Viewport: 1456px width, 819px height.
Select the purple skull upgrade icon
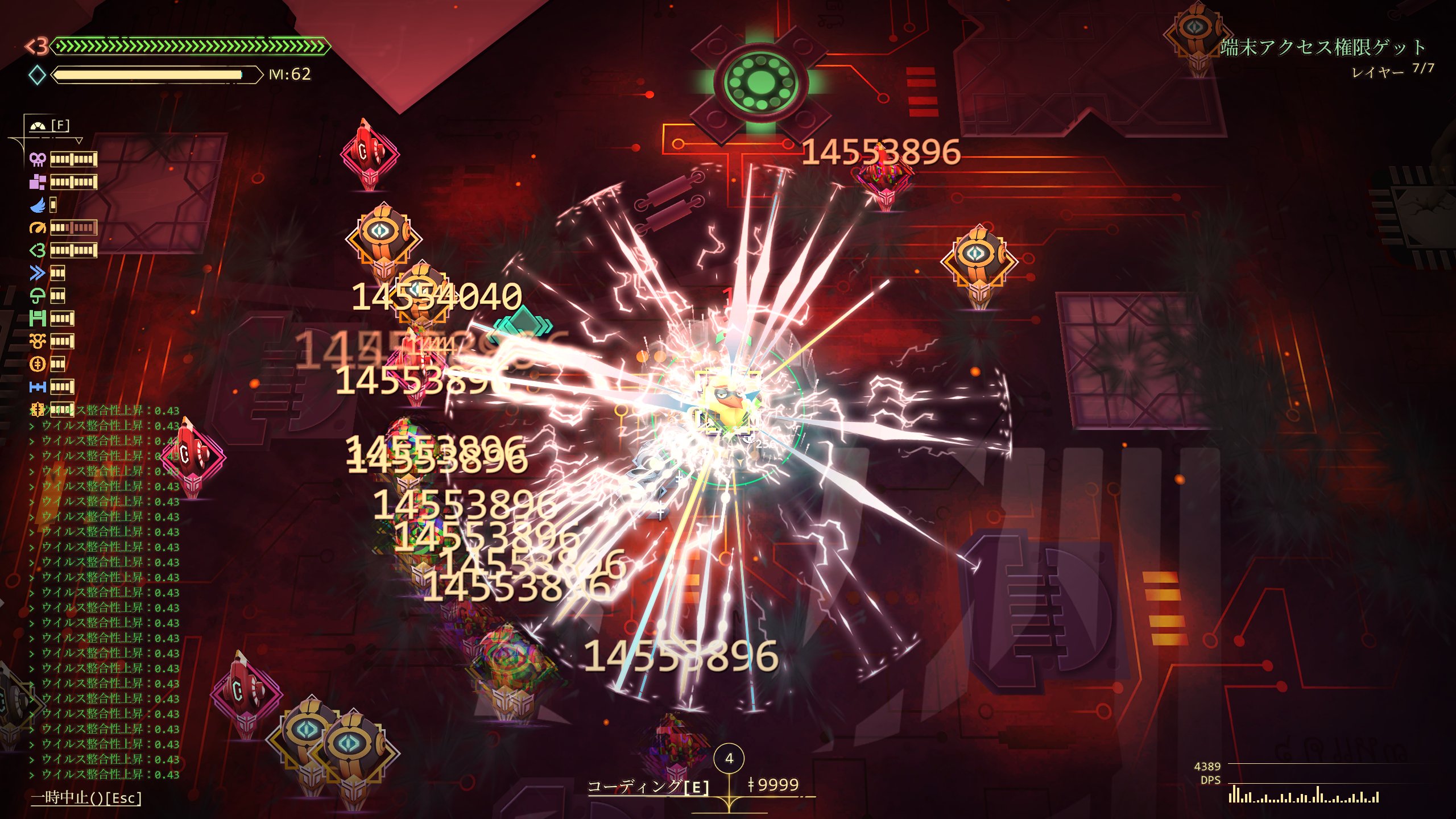38,159
